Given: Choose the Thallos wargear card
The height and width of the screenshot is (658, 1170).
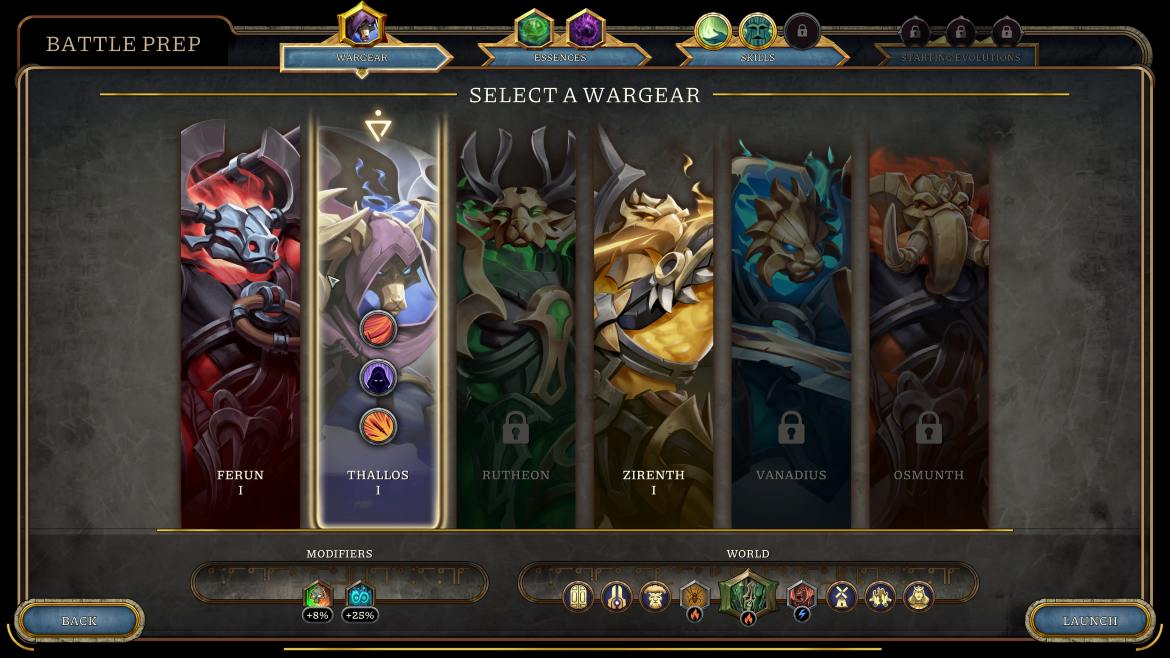Looking at the screenshot, I should click(x=378, y=250).
